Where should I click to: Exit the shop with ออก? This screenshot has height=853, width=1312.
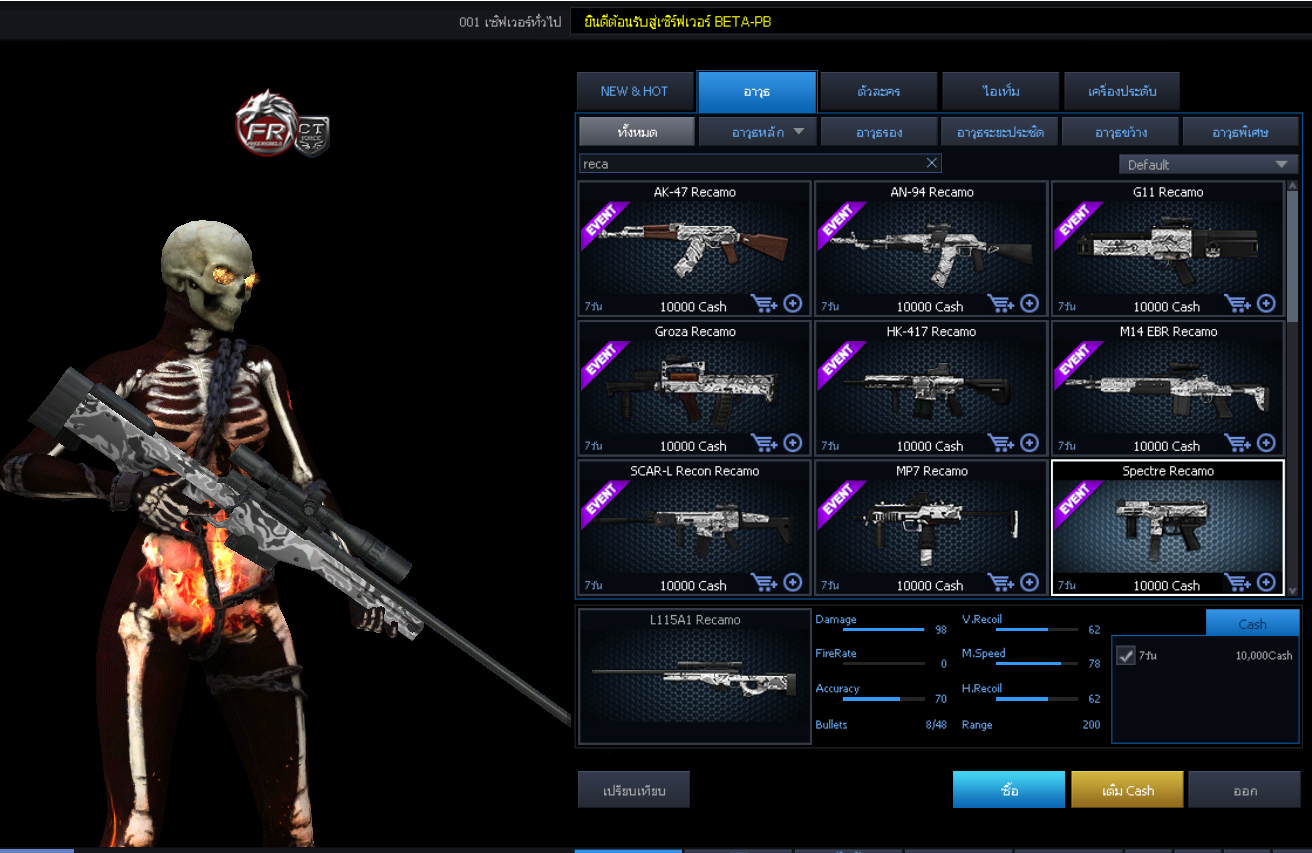(1244, 790)
